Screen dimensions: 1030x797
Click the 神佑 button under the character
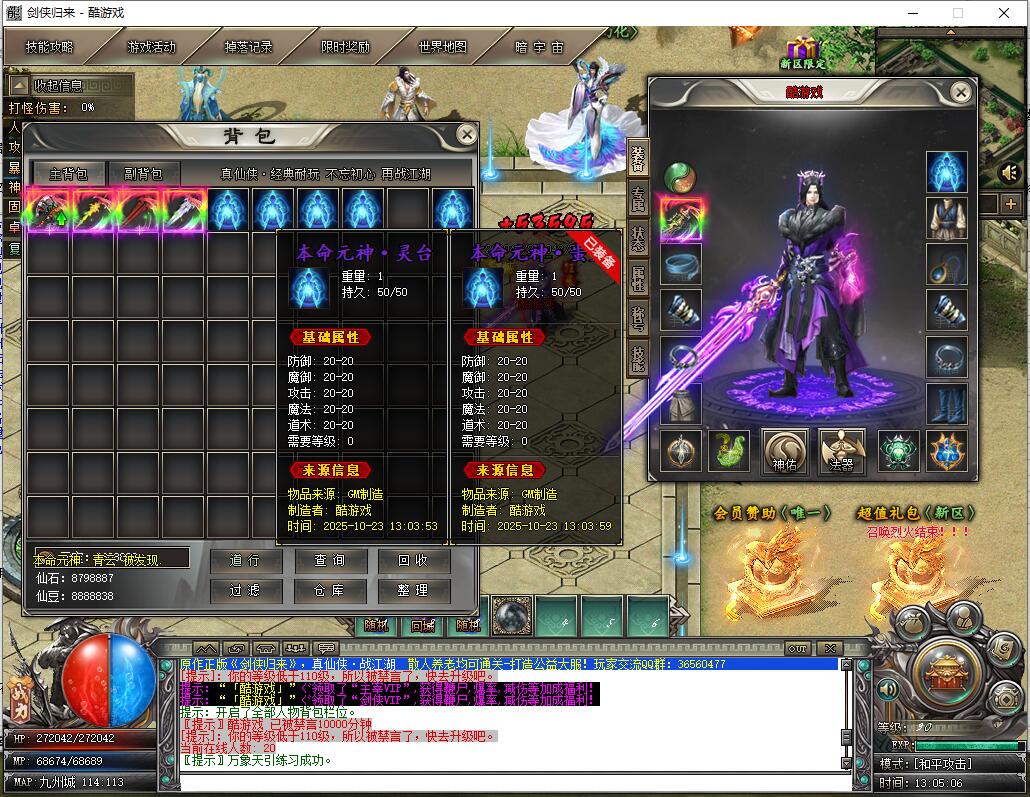[785, 451]
